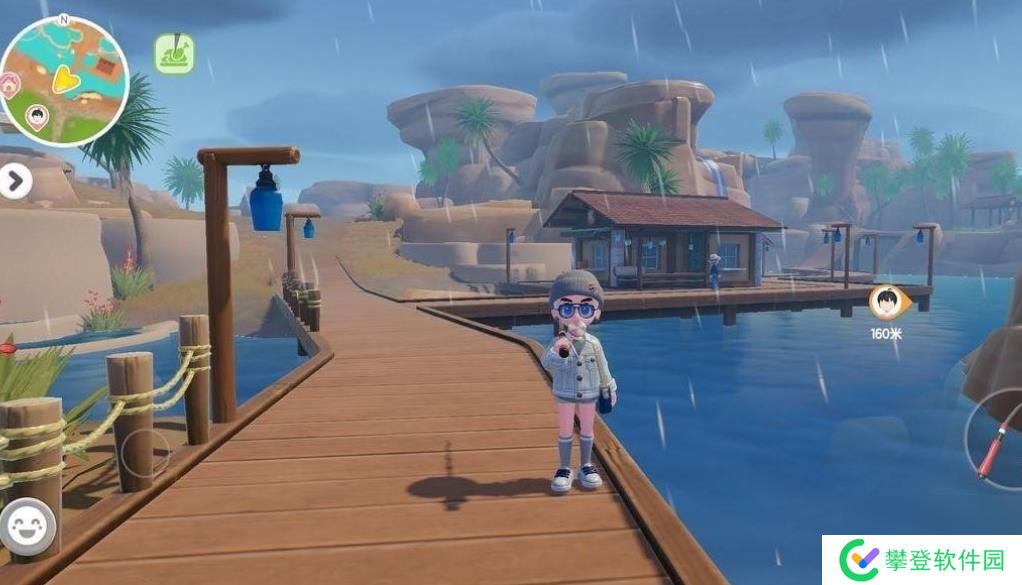Tap the faint virtual joystick circle

(x=145, y=453)
